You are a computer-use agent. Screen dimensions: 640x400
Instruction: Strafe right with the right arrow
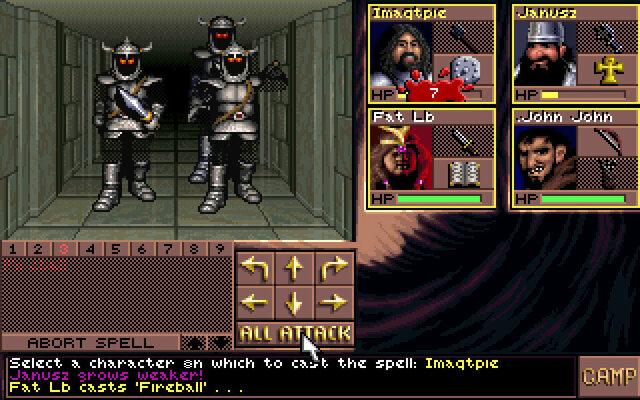pos(332,301)
